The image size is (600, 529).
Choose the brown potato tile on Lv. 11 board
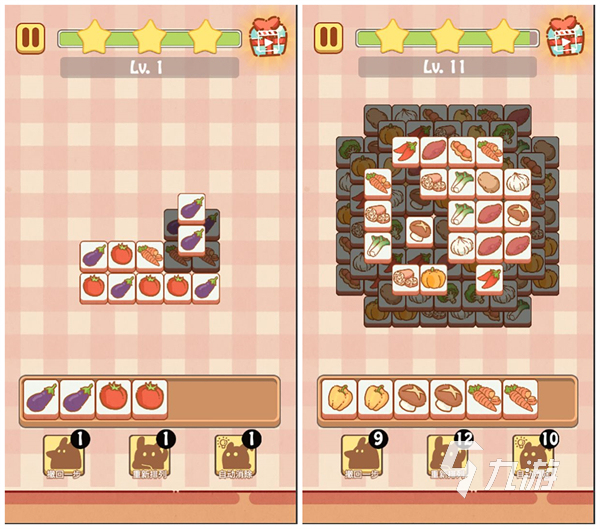(x=488, y=182)
